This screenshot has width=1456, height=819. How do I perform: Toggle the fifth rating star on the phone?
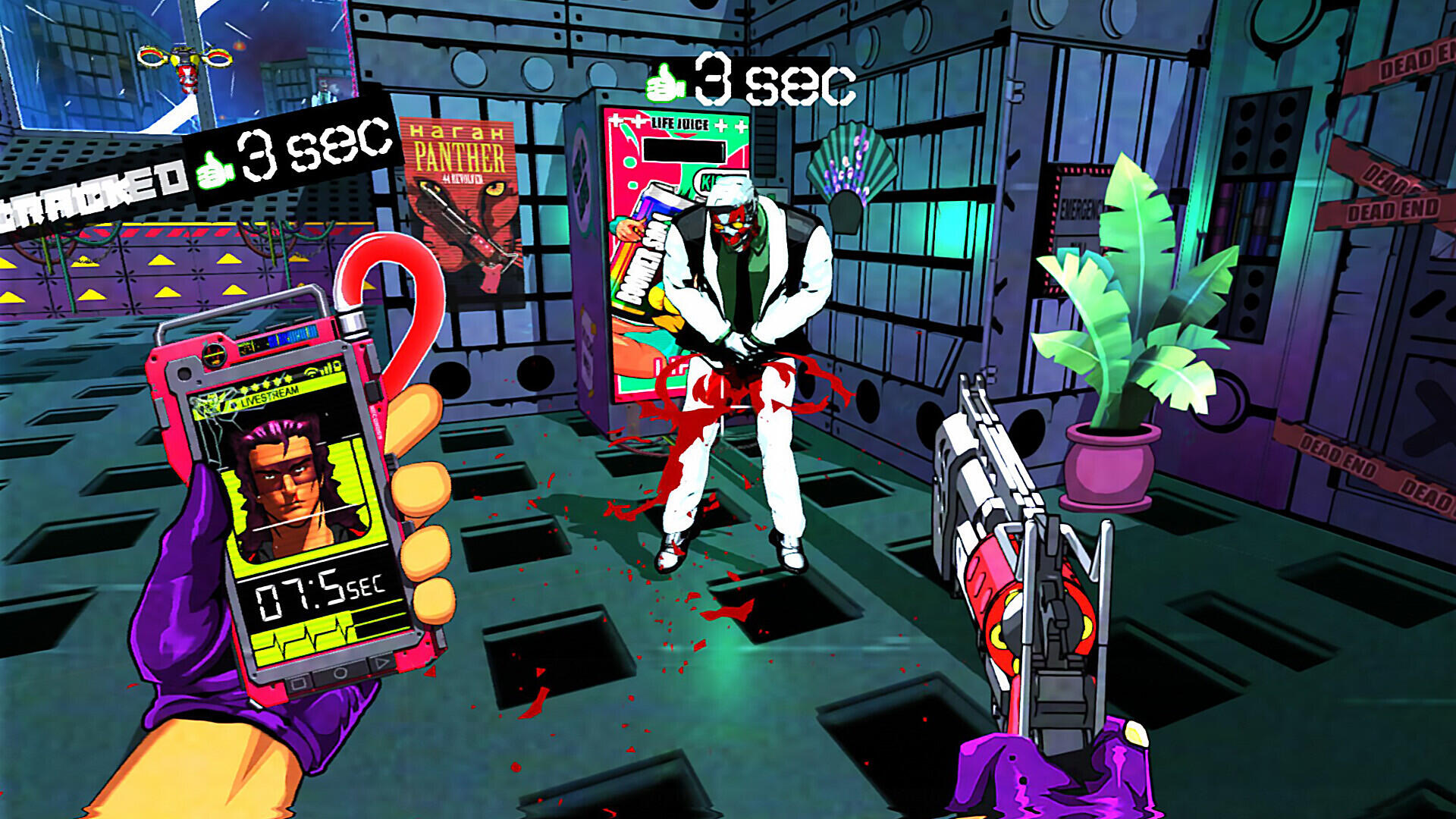[289, 379]
